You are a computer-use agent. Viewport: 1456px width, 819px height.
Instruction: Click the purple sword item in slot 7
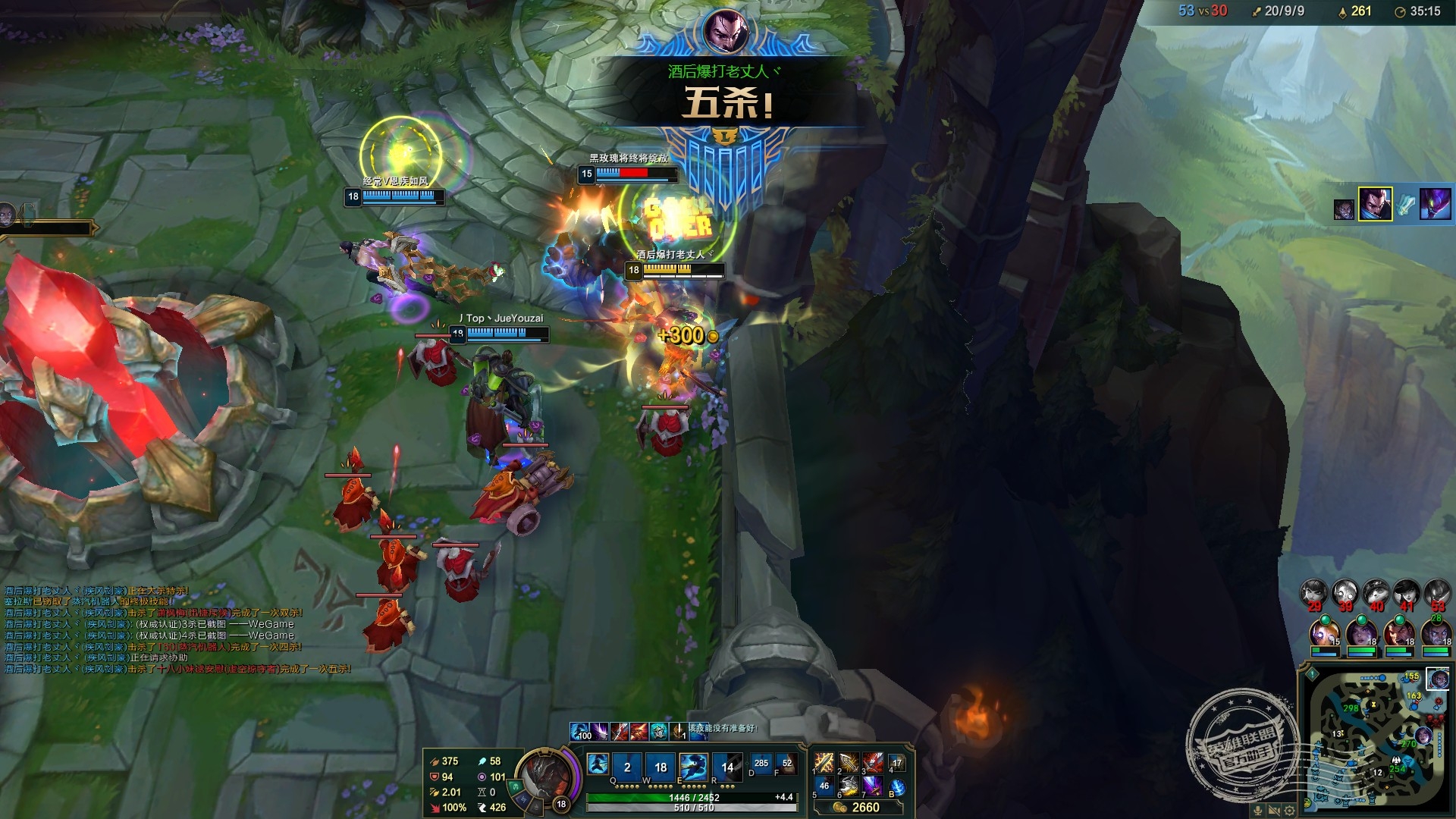tap(873, 786)
